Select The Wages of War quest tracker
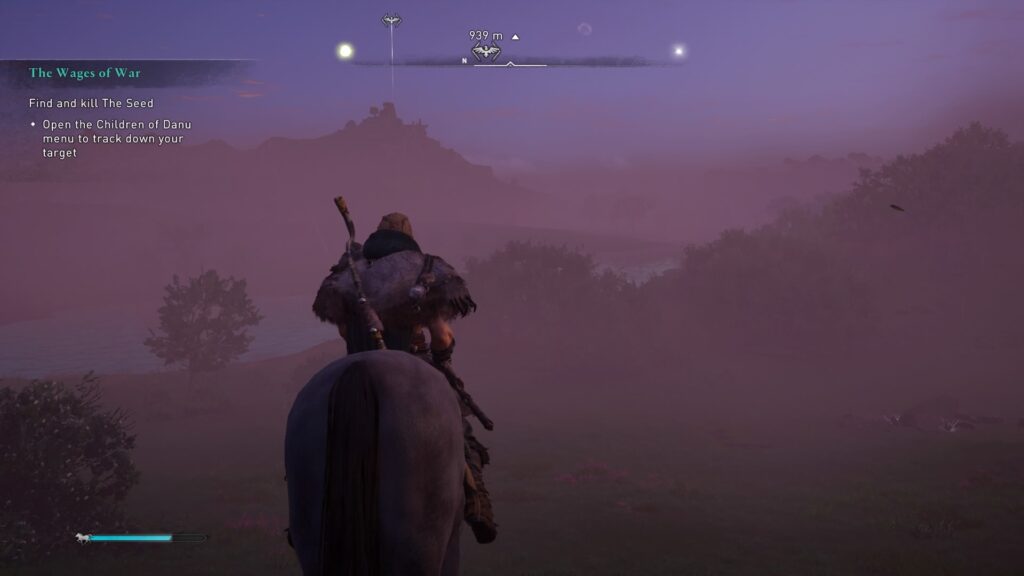 point(85,73)
